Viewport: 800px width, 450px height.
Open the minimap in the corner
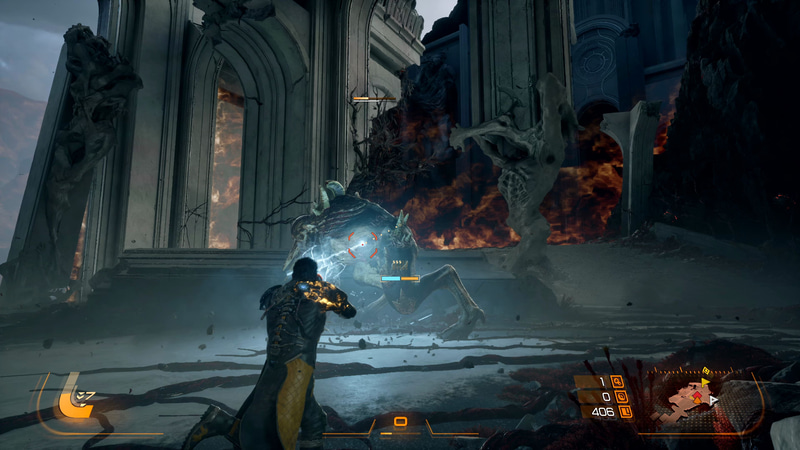(x=692, y=401)
